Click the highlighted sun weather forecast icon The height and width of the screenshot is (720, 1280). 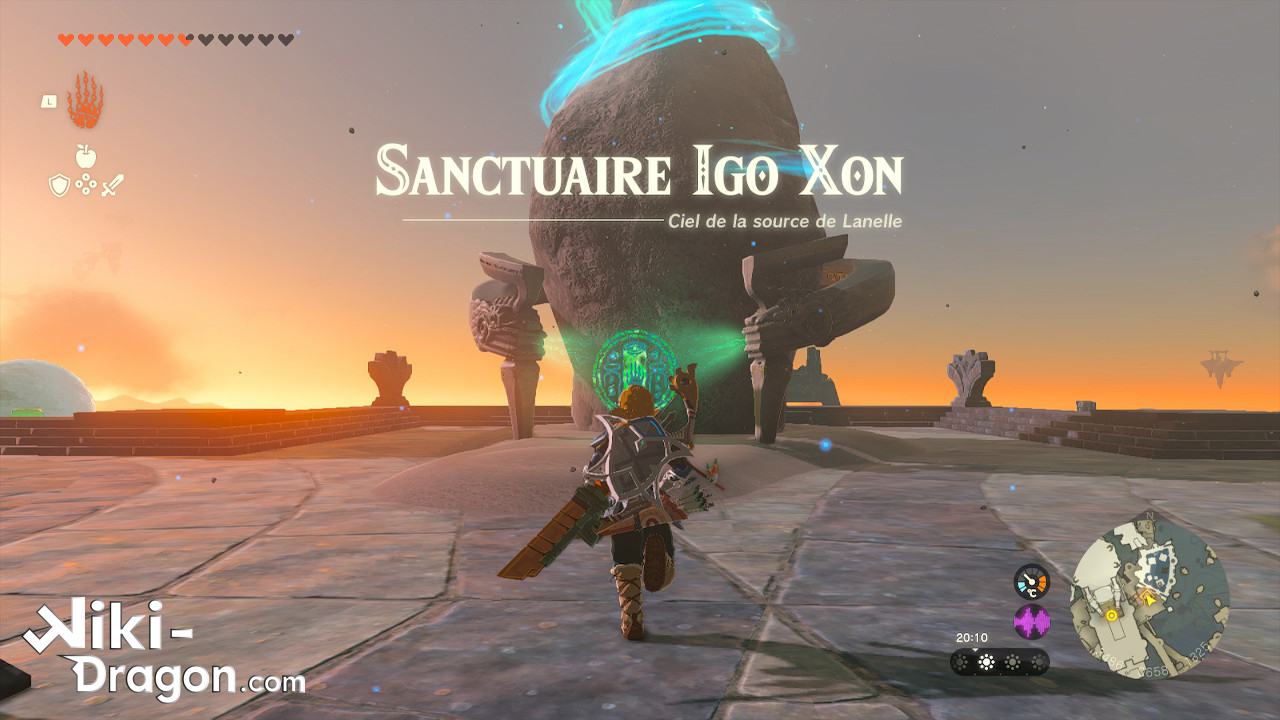(x=987, y=662)
